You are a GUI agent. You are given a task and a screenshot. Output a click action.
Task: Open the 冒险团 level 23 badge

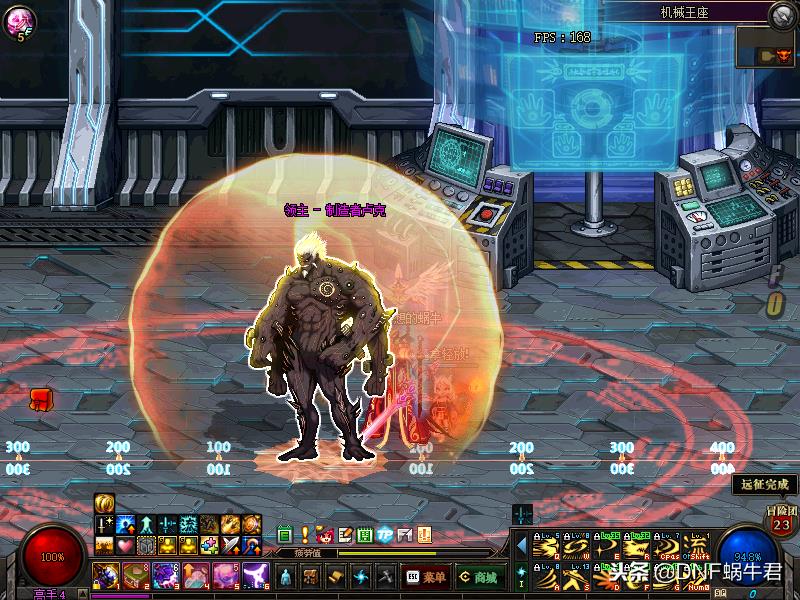click(x=781, y=520)
